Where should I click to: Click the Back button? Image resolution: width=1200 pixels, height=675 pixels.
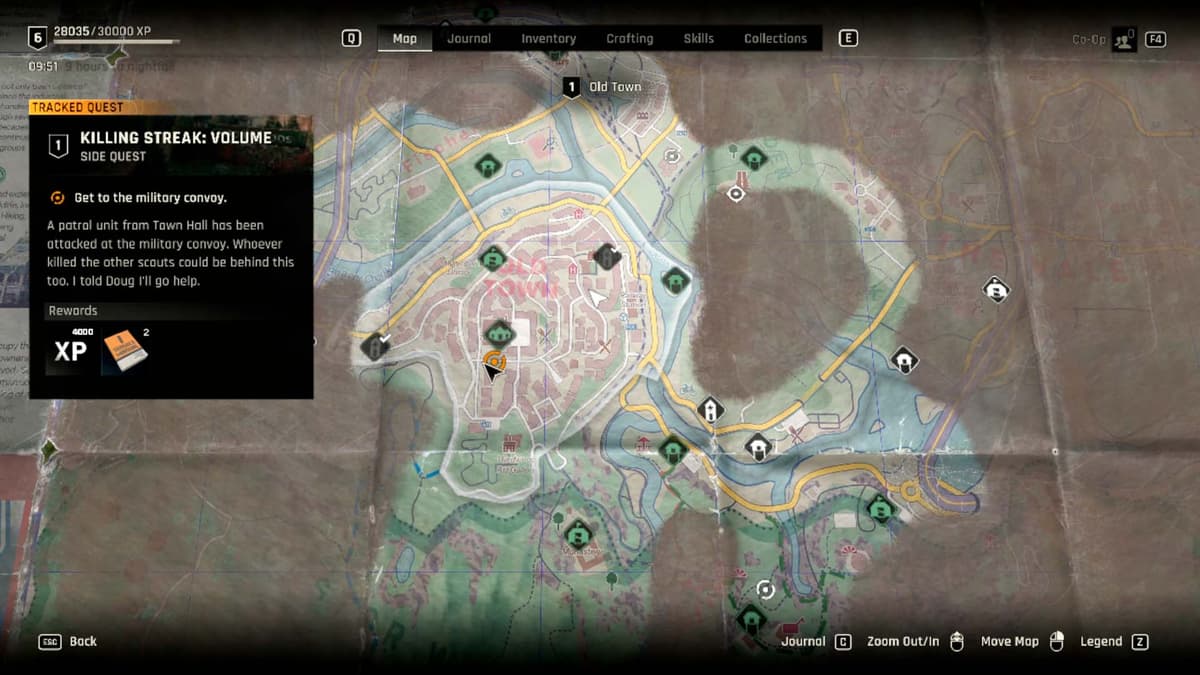point(69,641)
